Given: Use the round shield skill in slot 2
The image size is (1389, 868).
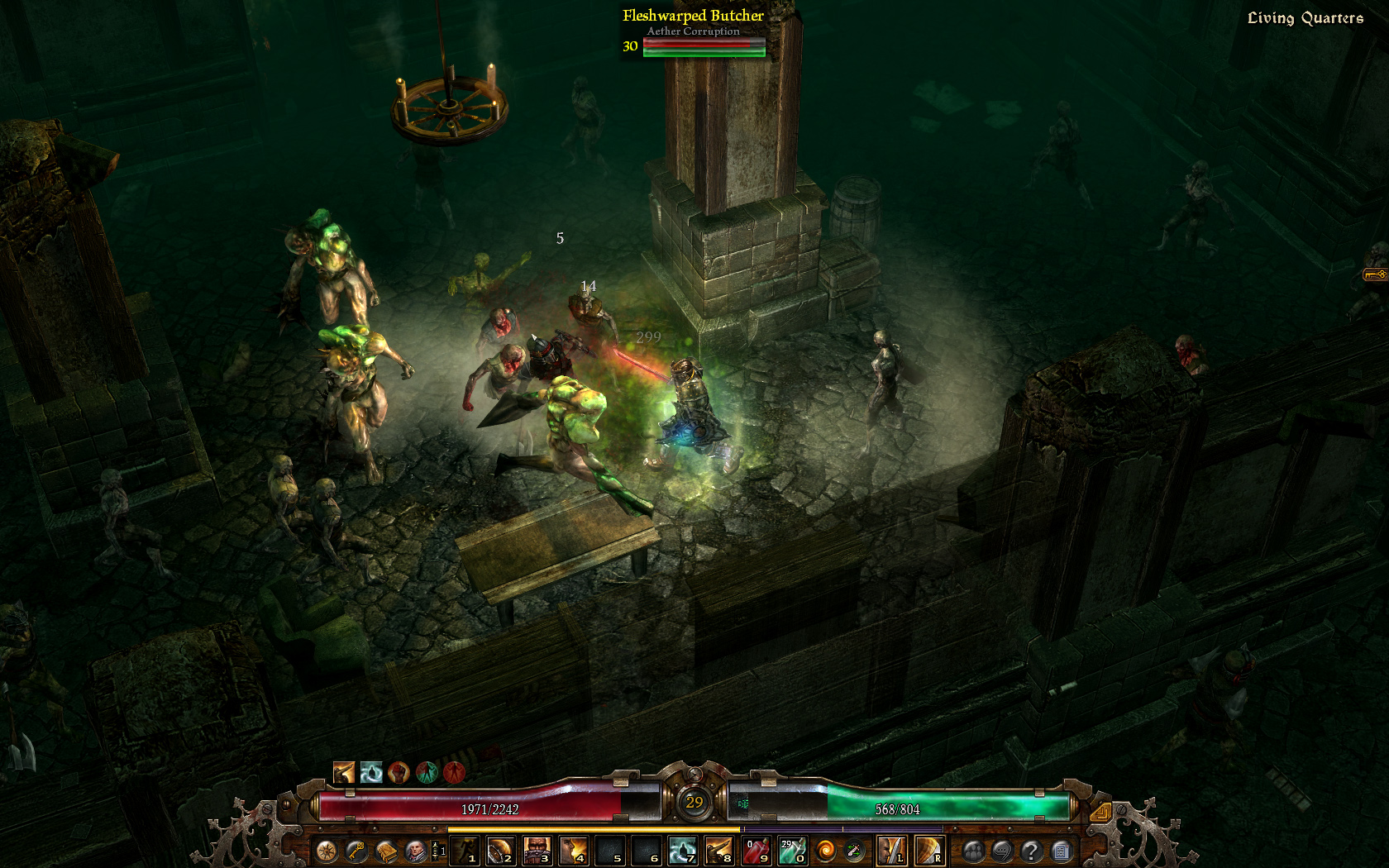Looking at the screenshot, I should coord(500,851).
